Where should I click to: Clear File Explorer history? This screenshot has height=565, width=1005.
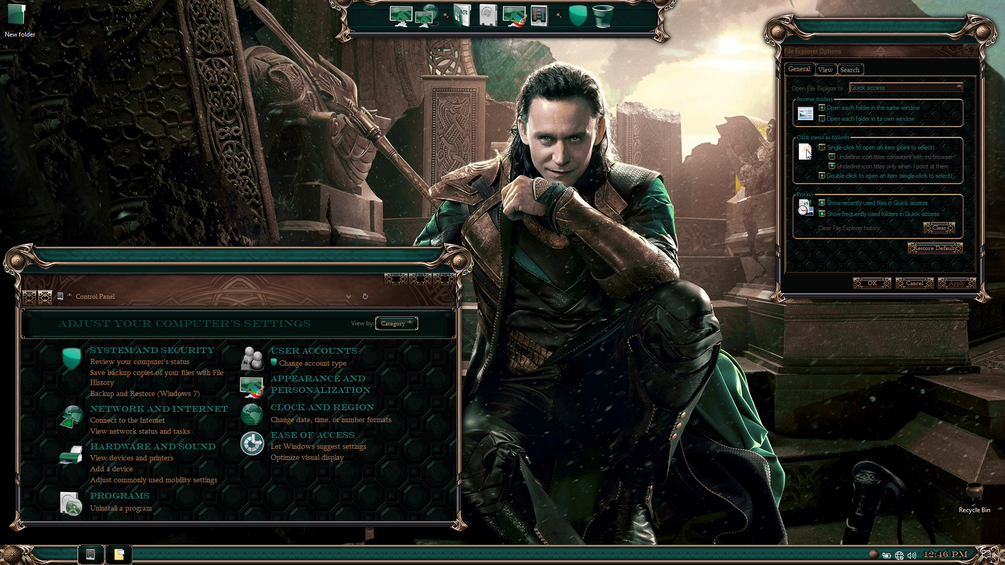click(x=939, y=228)
